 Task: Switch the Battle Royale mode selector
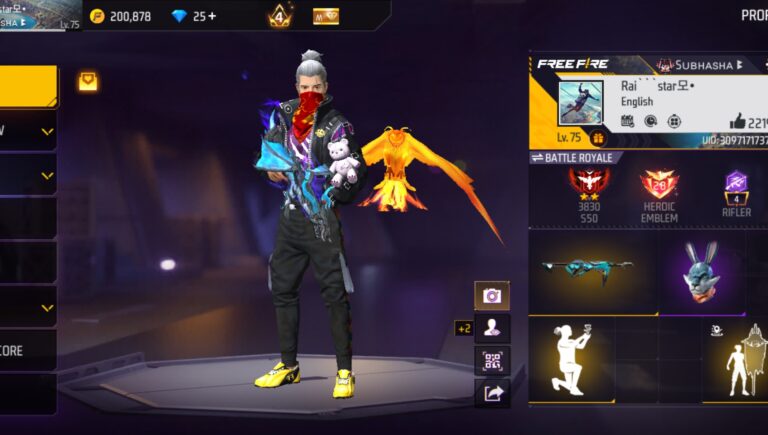[x=574, y=158]
